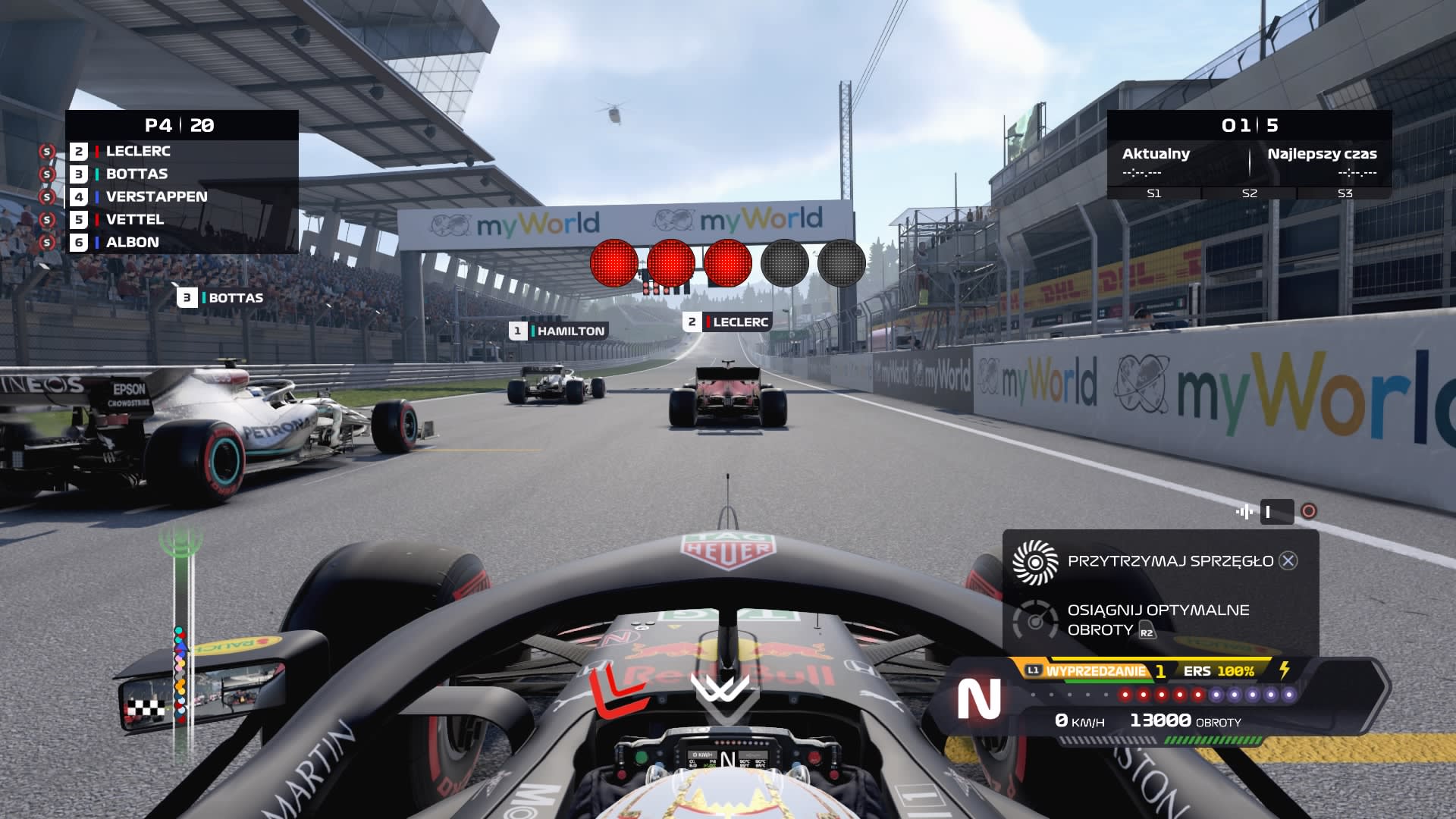Image resolution: width=1456 pixels, height=819 pixels.
Task: Click the Leclerc name tag above the Ferrari
Action: [x=727, y=322]
